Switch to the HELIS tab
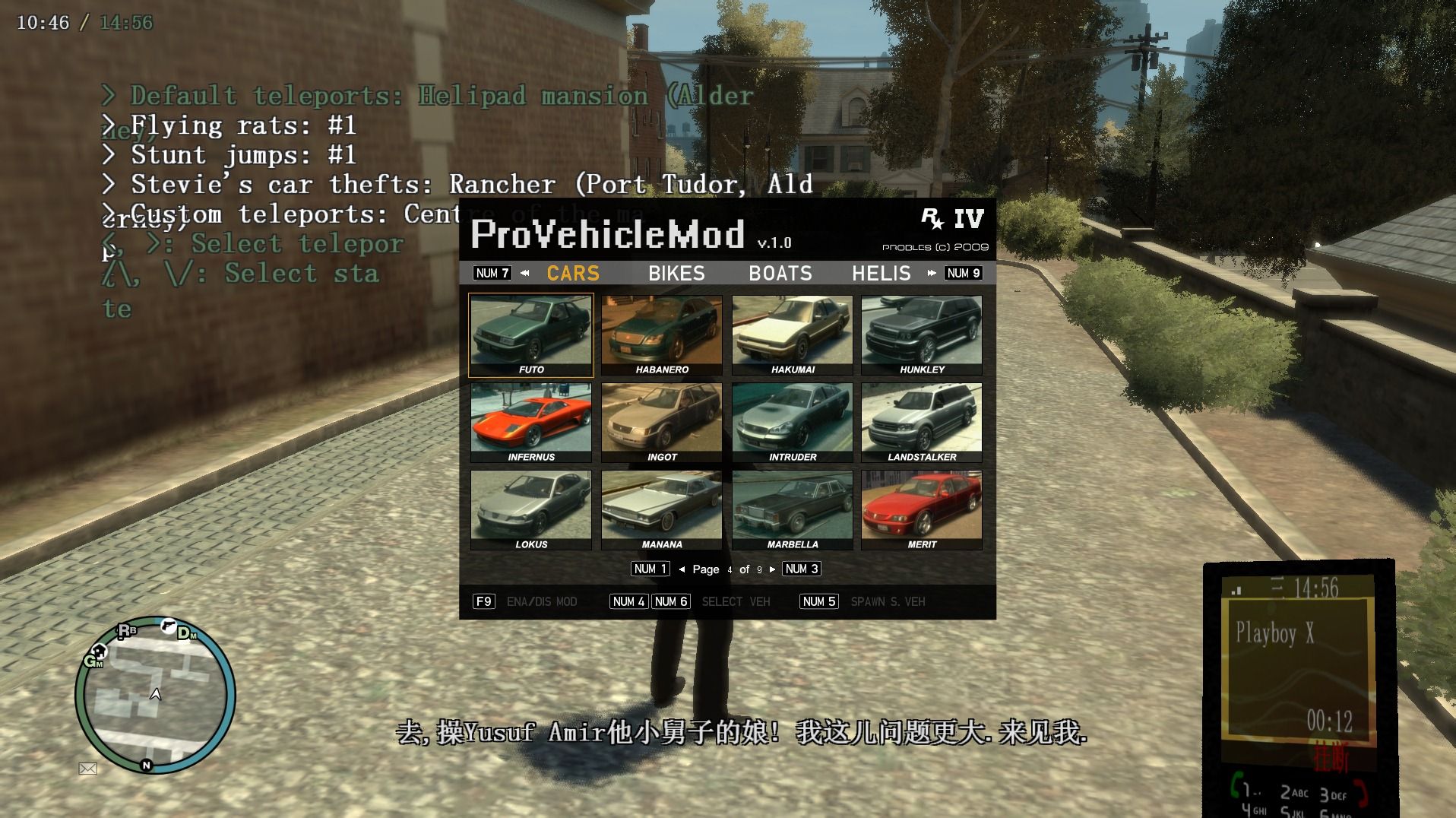This screenshot has height=818, width=1456. click(x=882, y=273)
